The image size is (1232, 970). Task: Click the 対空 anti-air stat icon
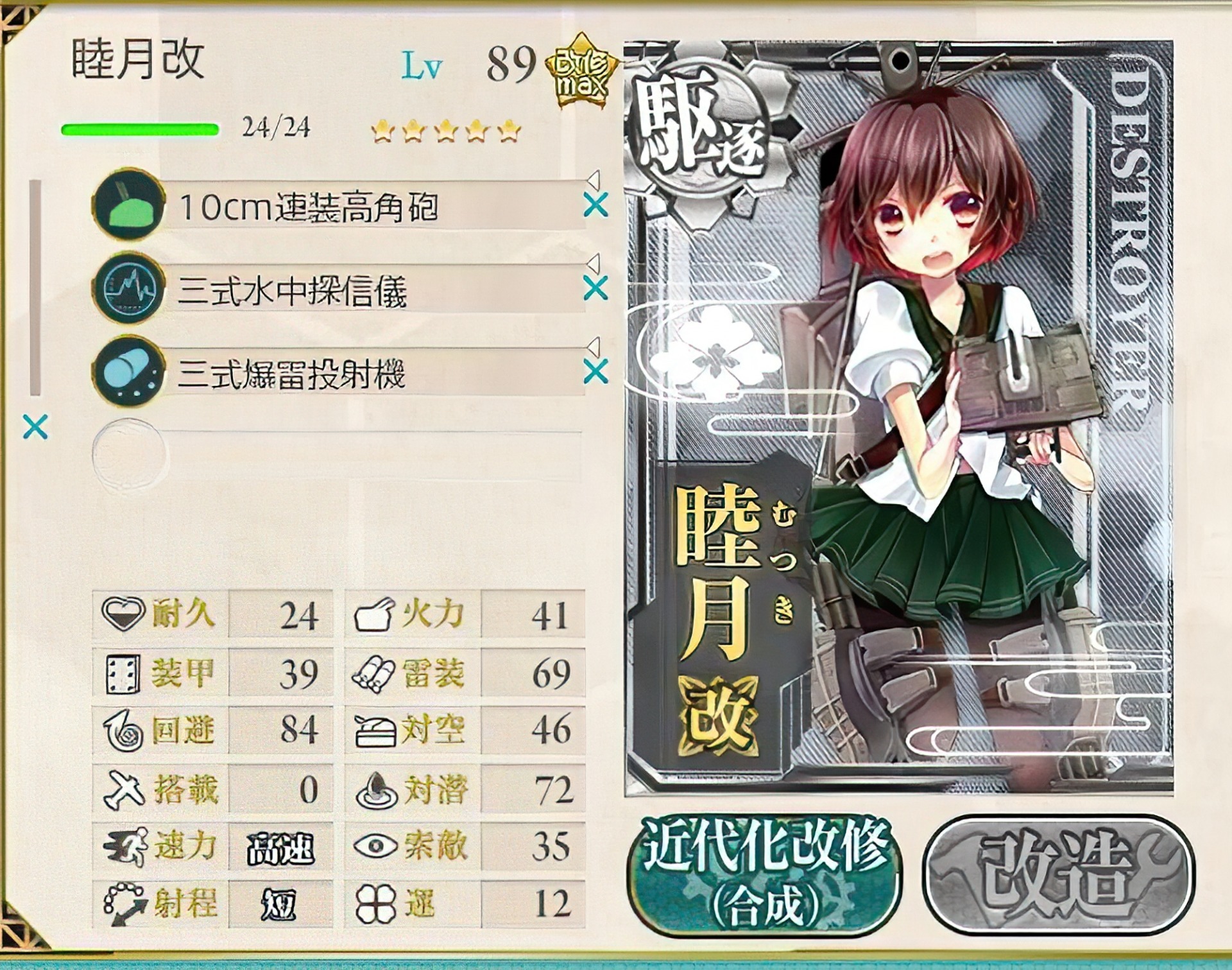(x=377, y=730)
